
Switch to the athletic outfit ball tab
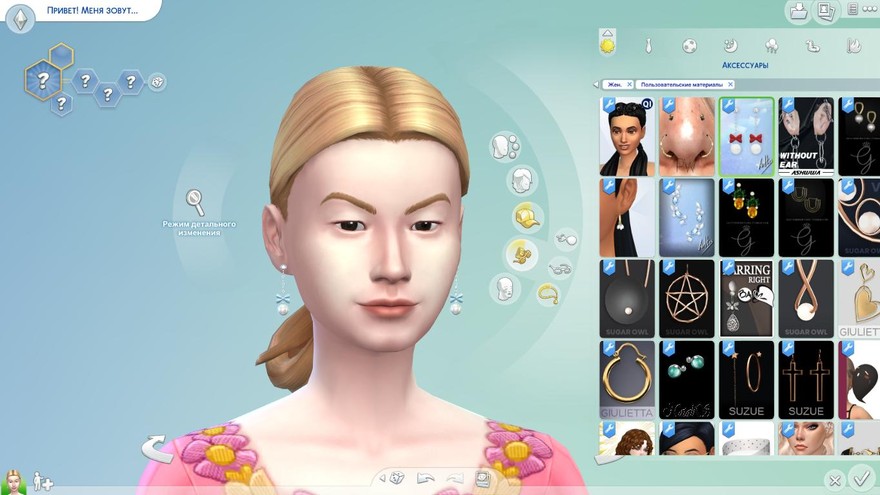point(690,45)
